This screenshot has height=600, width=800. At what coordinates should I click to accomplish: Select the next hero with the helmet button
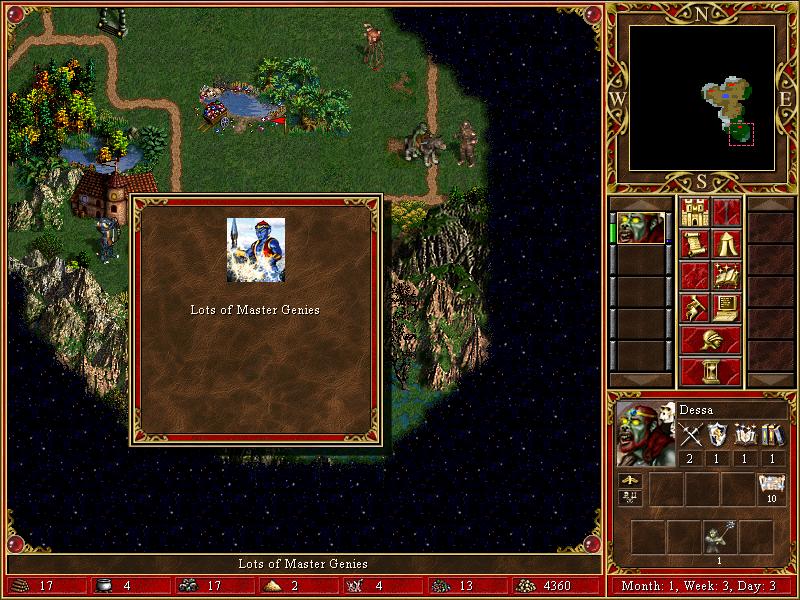point(710,340)
